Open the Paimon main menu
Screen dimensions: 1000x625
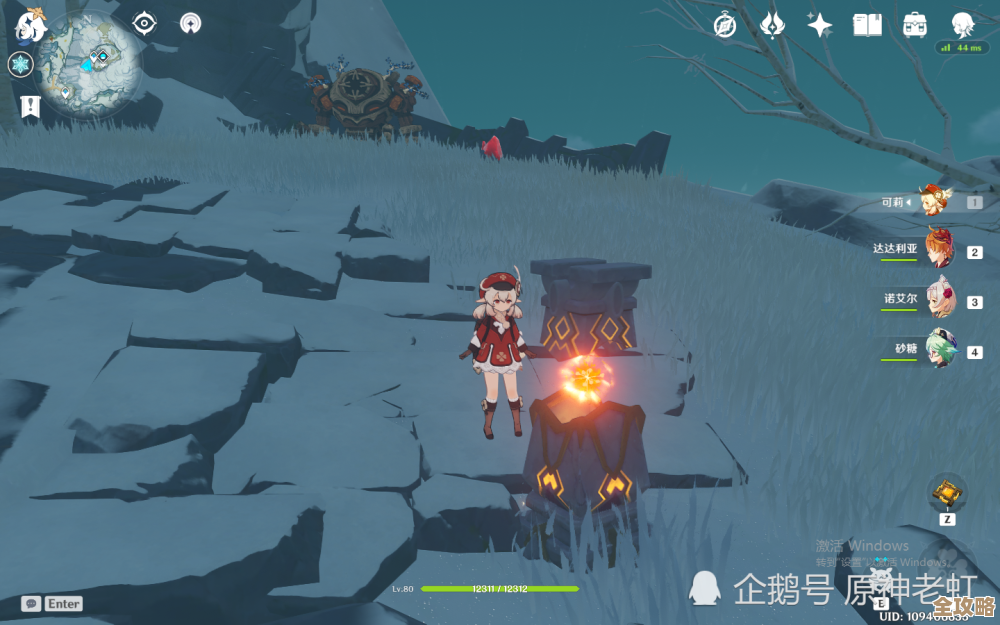(30, 24)
